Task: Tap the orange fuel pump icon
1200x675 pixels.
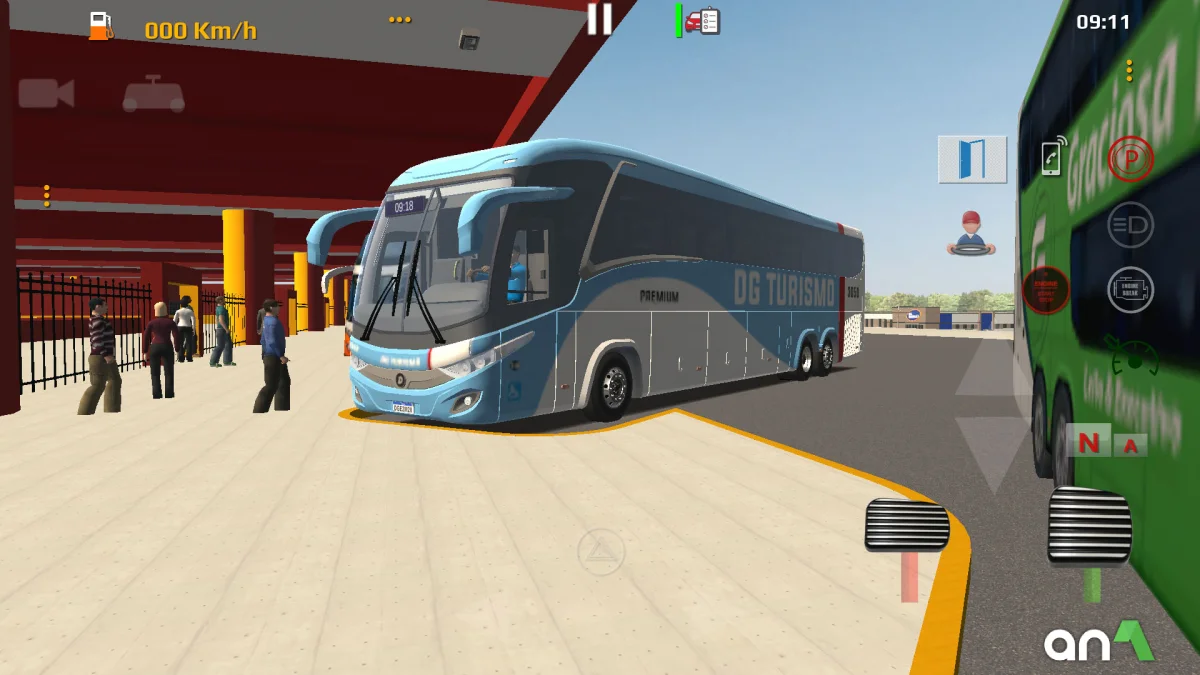Action: click(x=100, y=27)
